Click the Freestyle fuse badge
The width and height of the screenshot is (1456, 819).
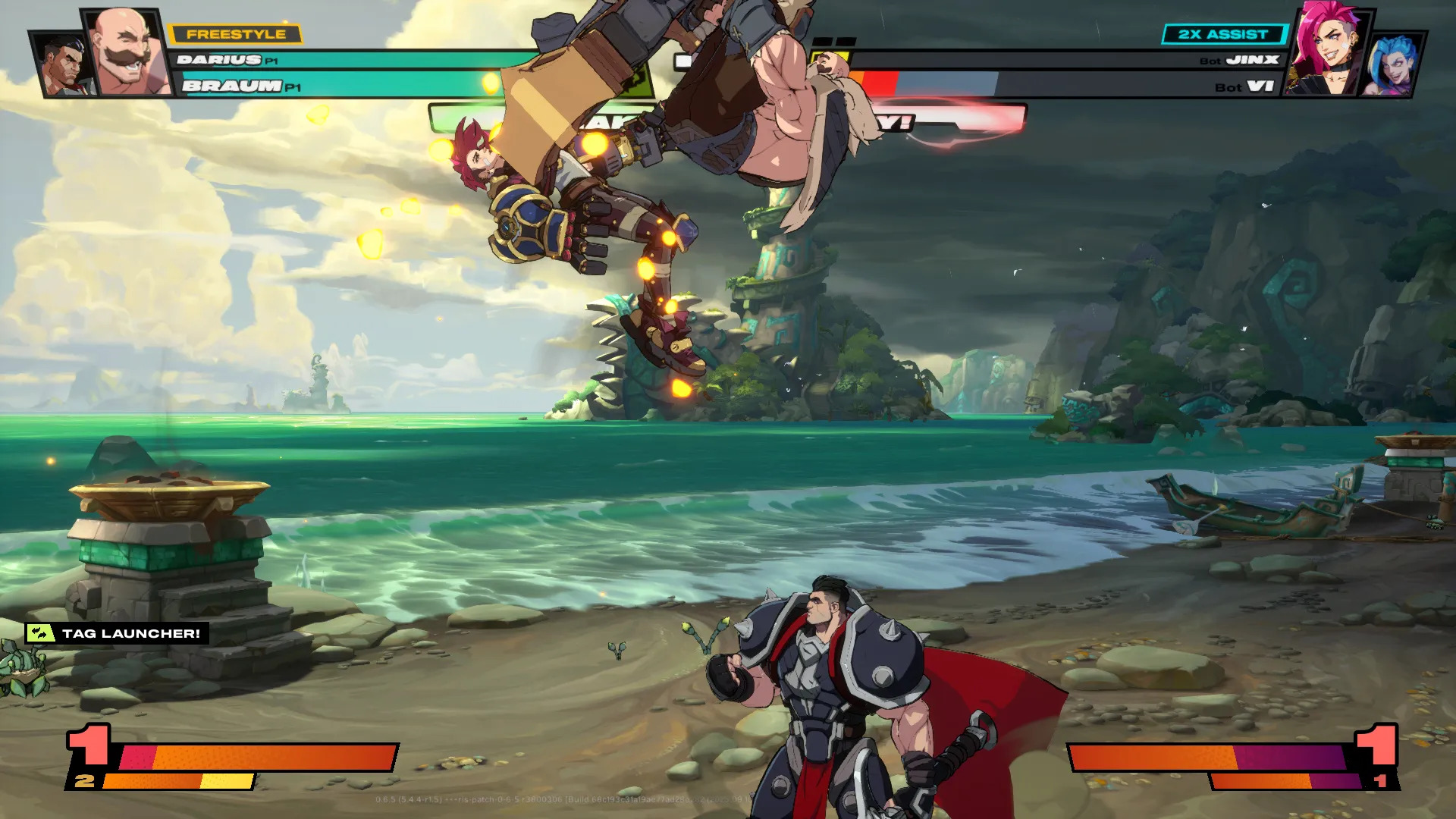point(235,34)
